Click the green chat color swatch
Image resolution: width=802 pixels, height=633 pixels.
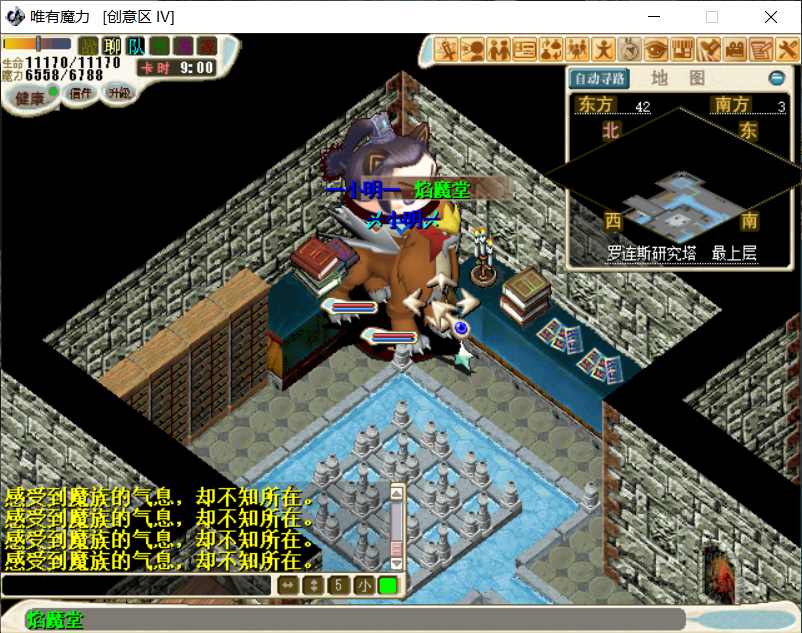coord(387,585)
